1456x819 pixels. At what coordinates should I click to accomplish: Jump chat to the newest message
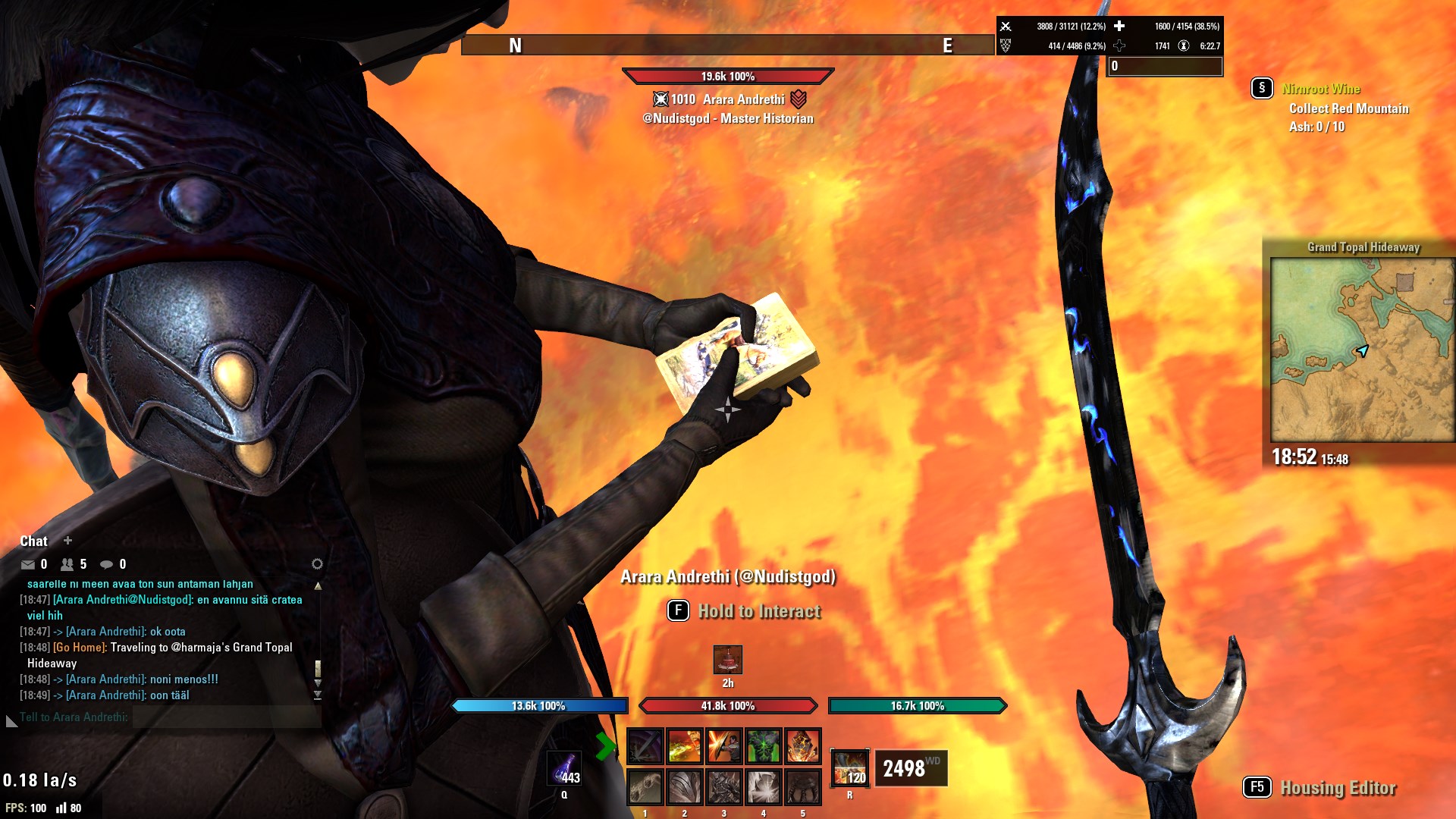click(318, 695)
